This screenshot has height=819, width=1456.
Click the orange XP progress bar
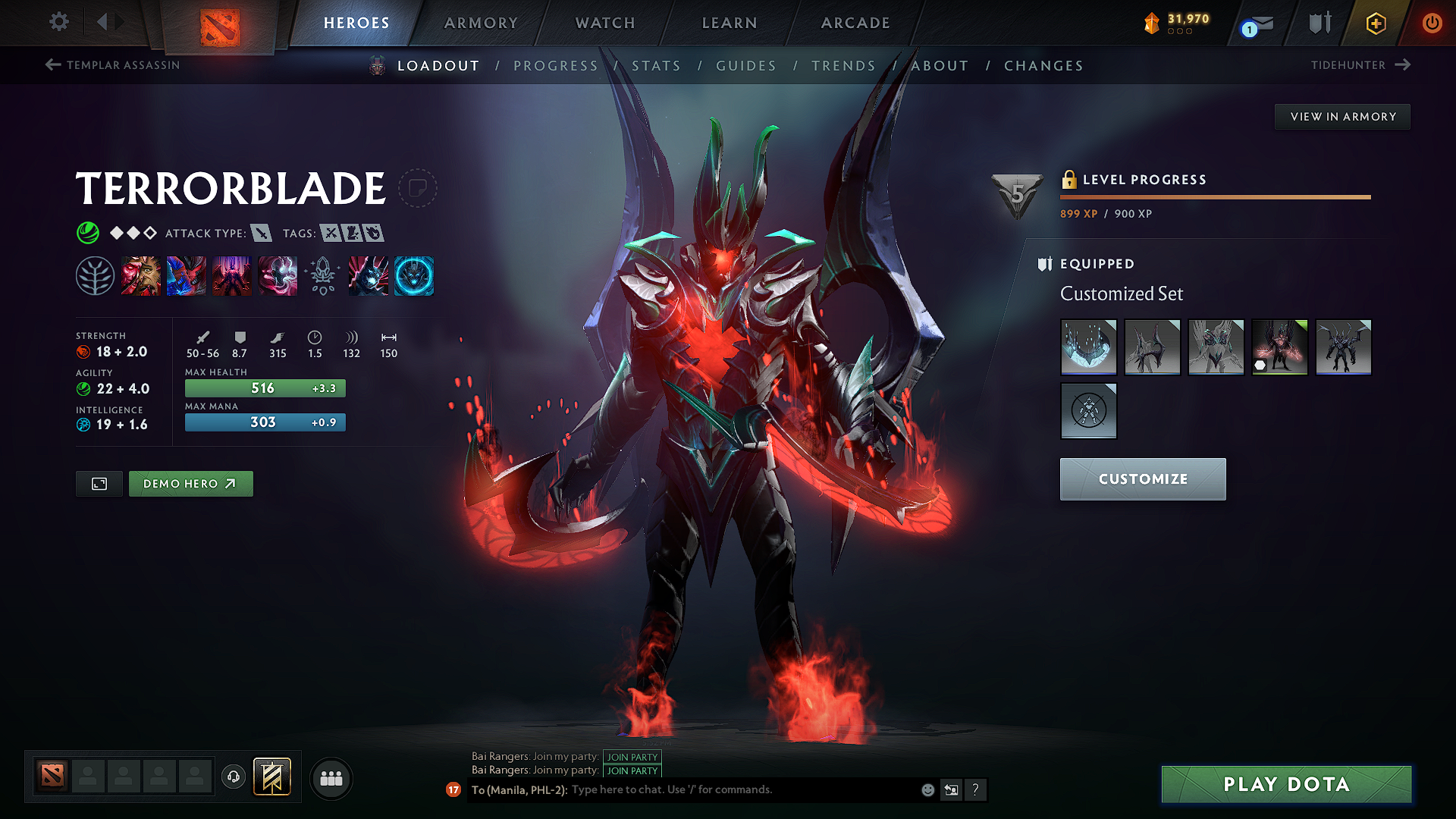point(1213,196)
